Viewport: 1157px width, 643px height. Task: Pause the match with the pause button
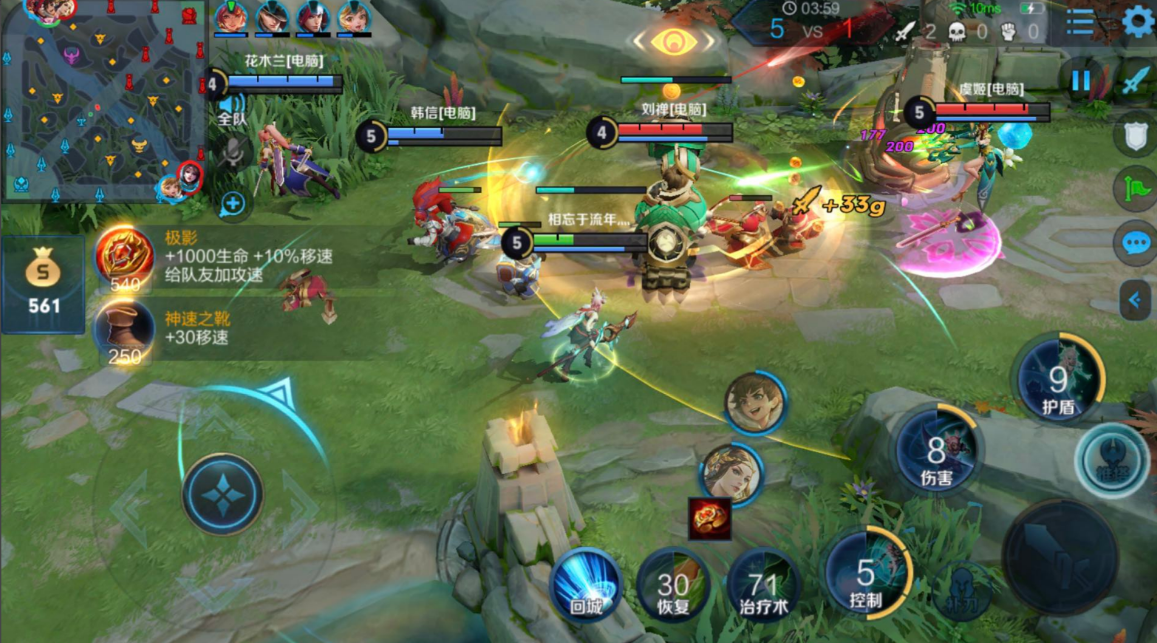coord(1081,81)
